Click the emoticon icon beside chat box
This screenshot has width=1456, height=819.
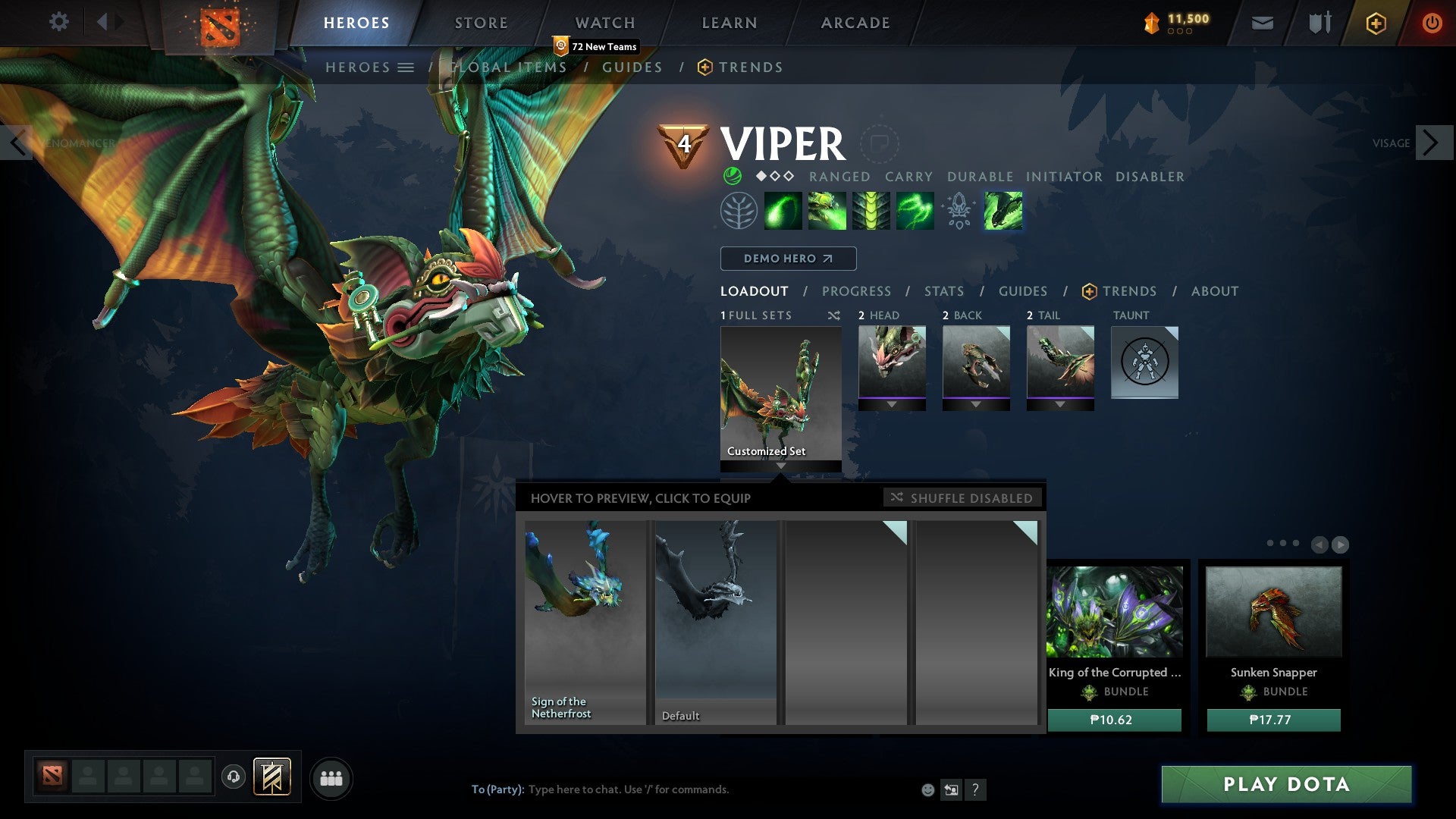click(x=927, y=789)
